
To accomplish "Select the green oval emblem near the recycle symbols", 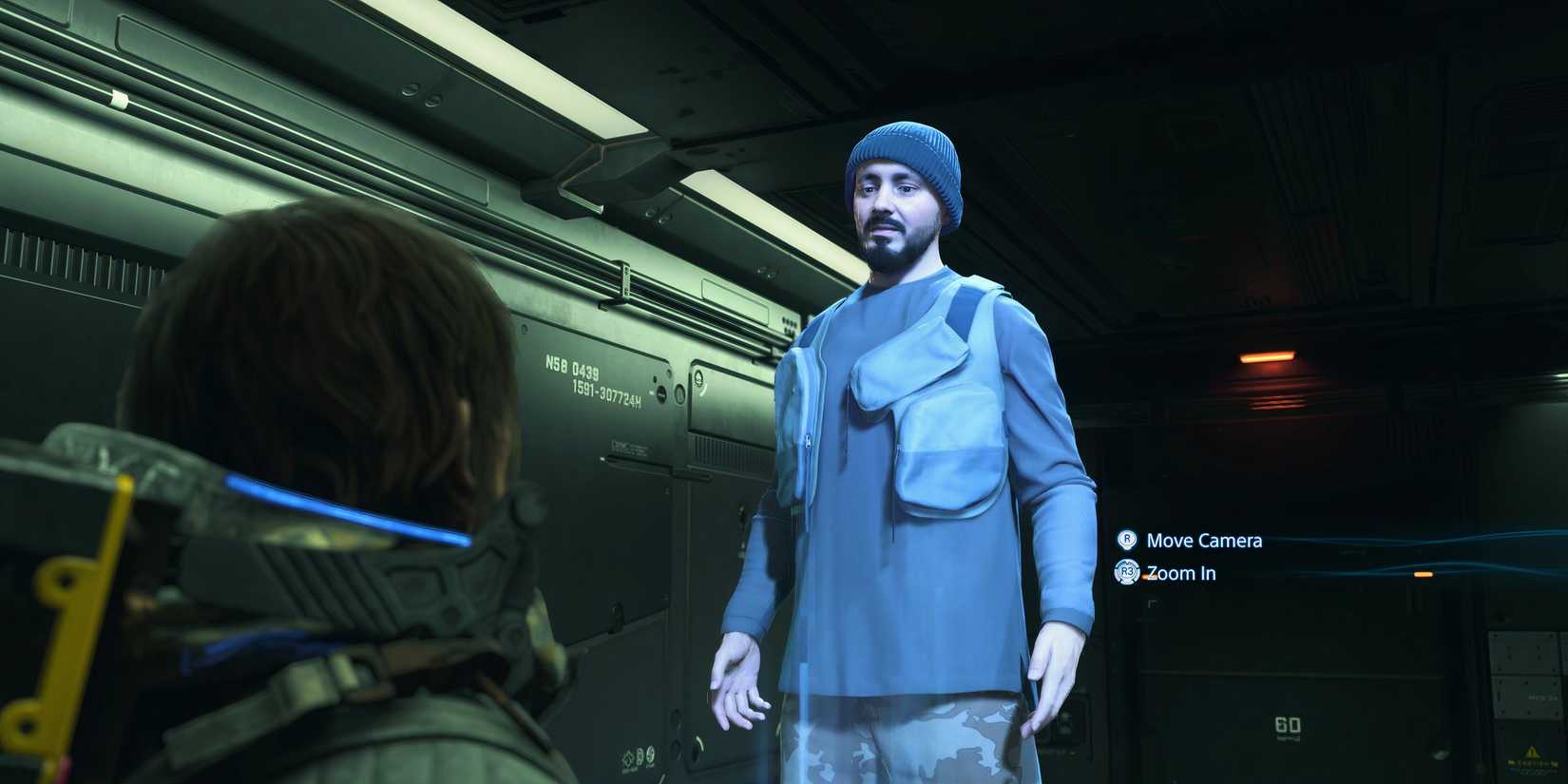I will tap(650, 755).
